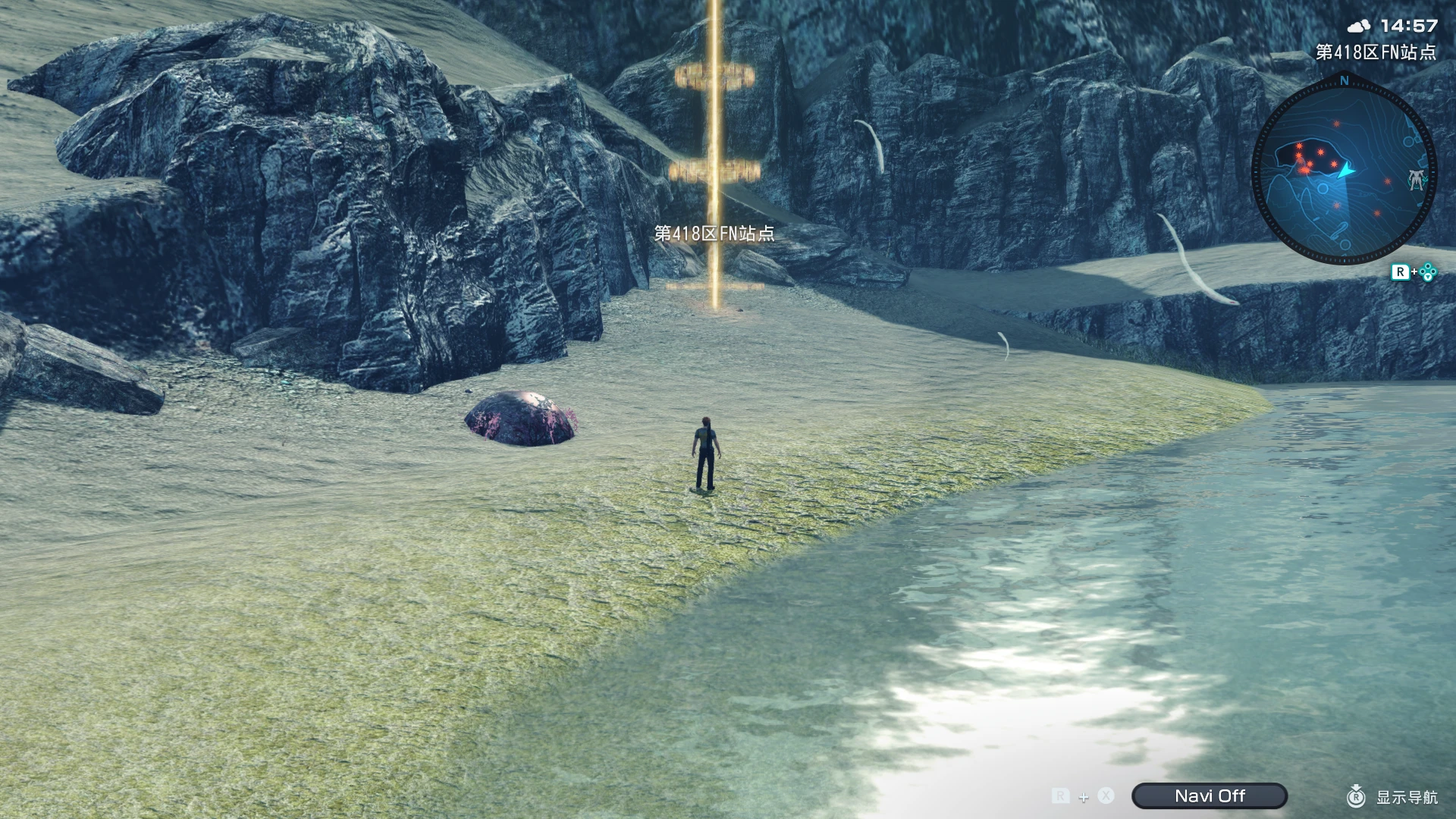
Task: Select the Skell icon on the minimap
Action: (x=1417, y=180)
